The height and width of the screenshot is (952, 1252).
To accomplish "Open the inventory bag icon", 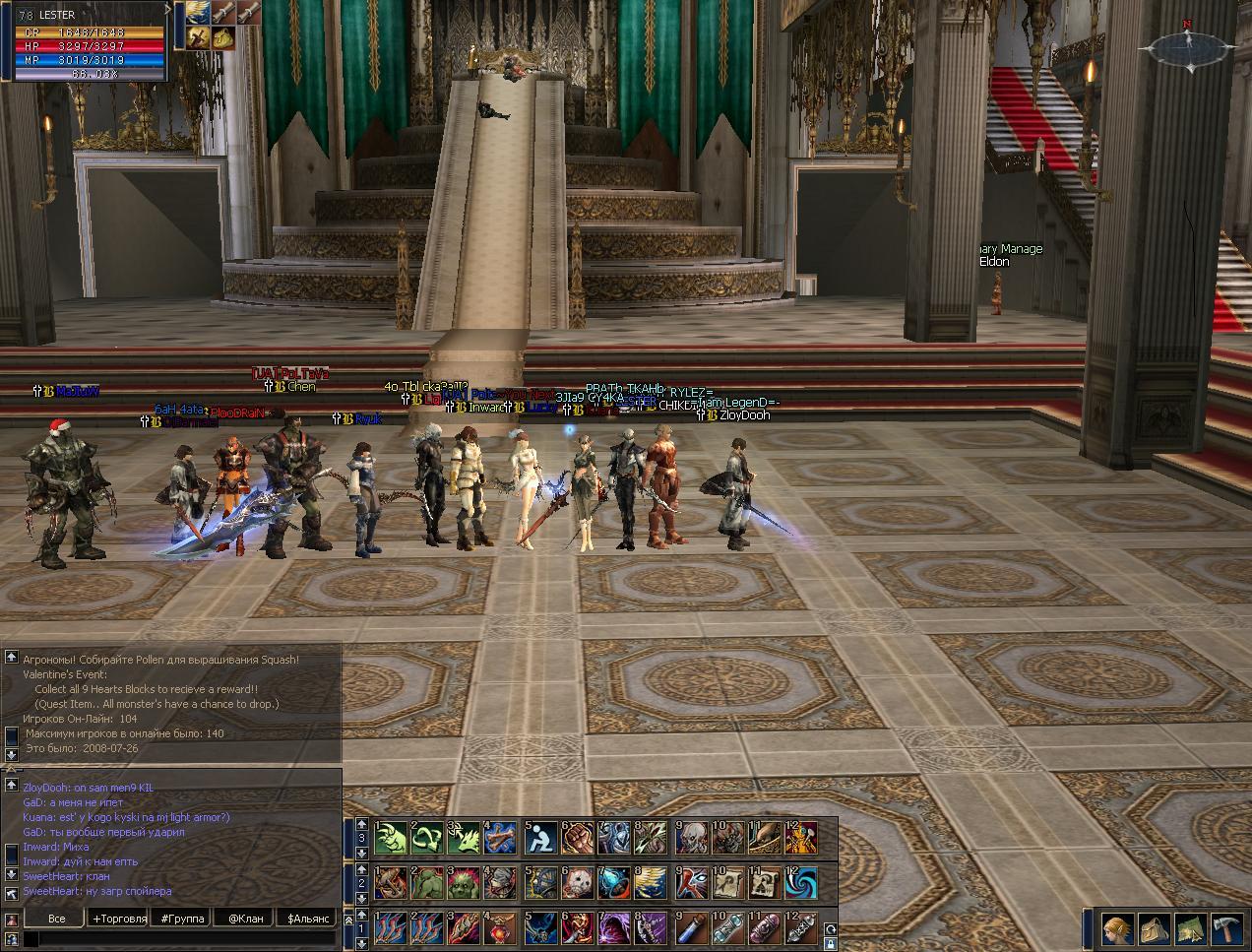I will [x=1154, y=929].
